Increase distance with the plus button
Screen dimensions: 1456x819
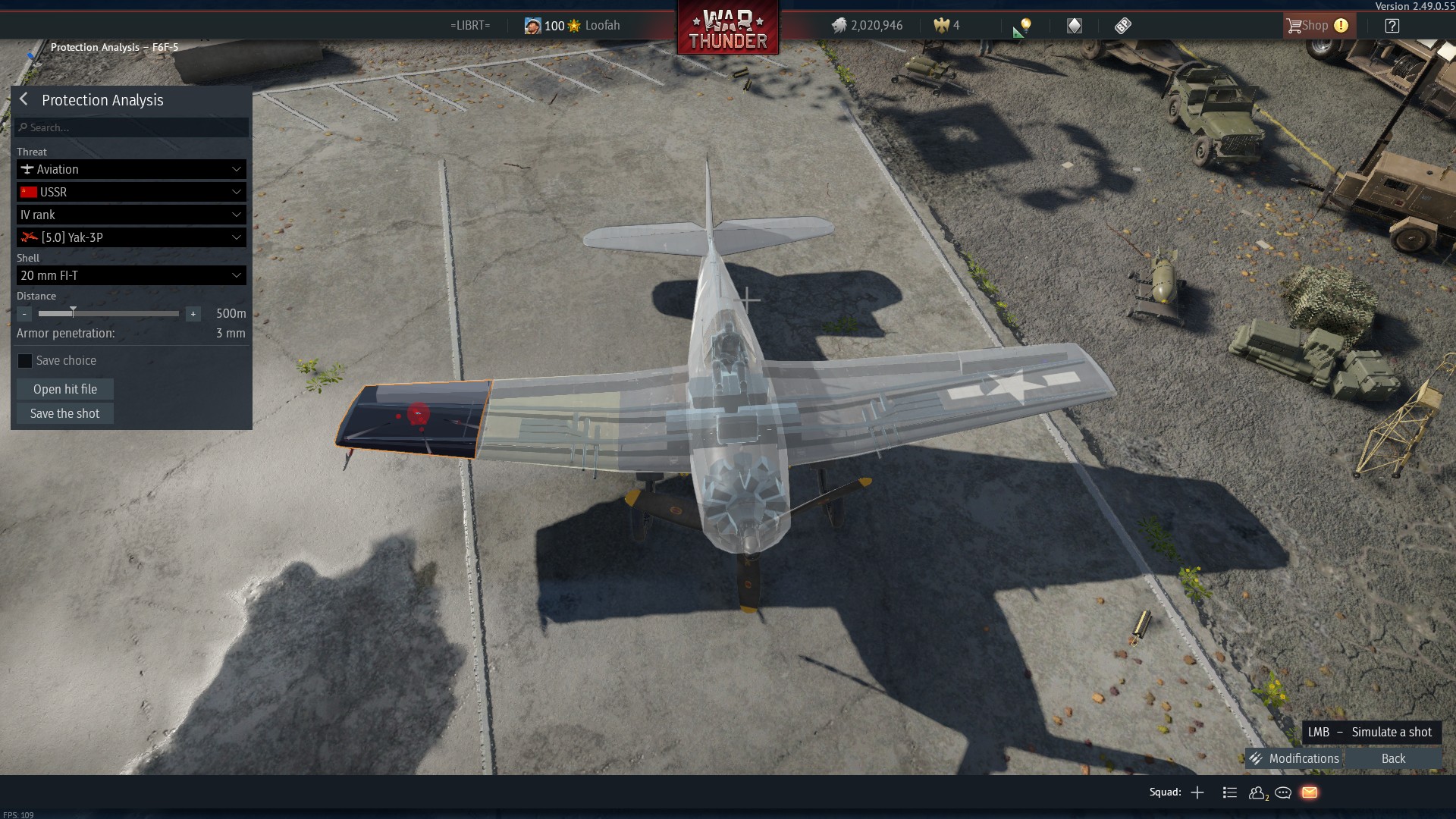pyautogui.click(x=193, y=313)
